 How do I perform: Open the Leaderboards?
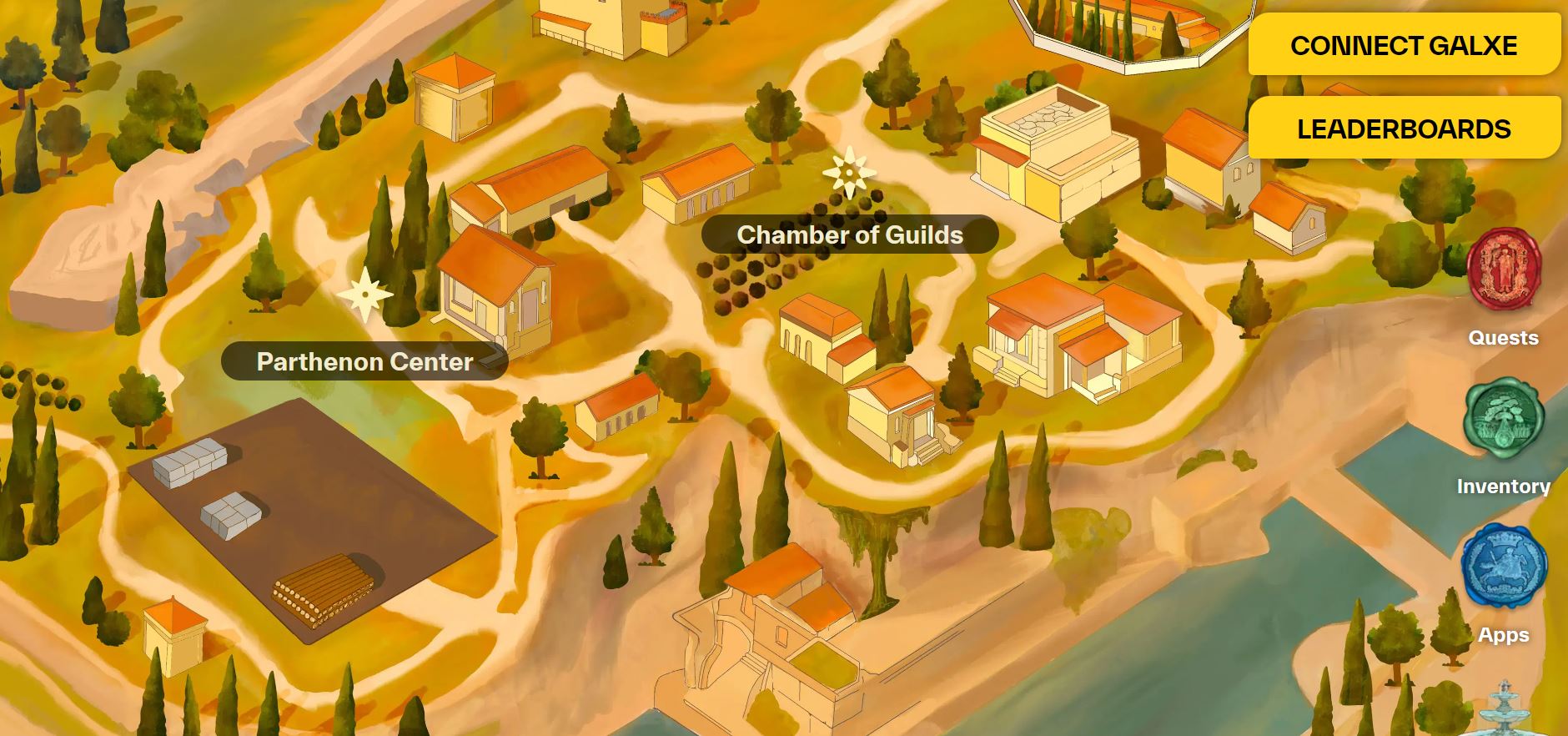[x=1404, y=129]
